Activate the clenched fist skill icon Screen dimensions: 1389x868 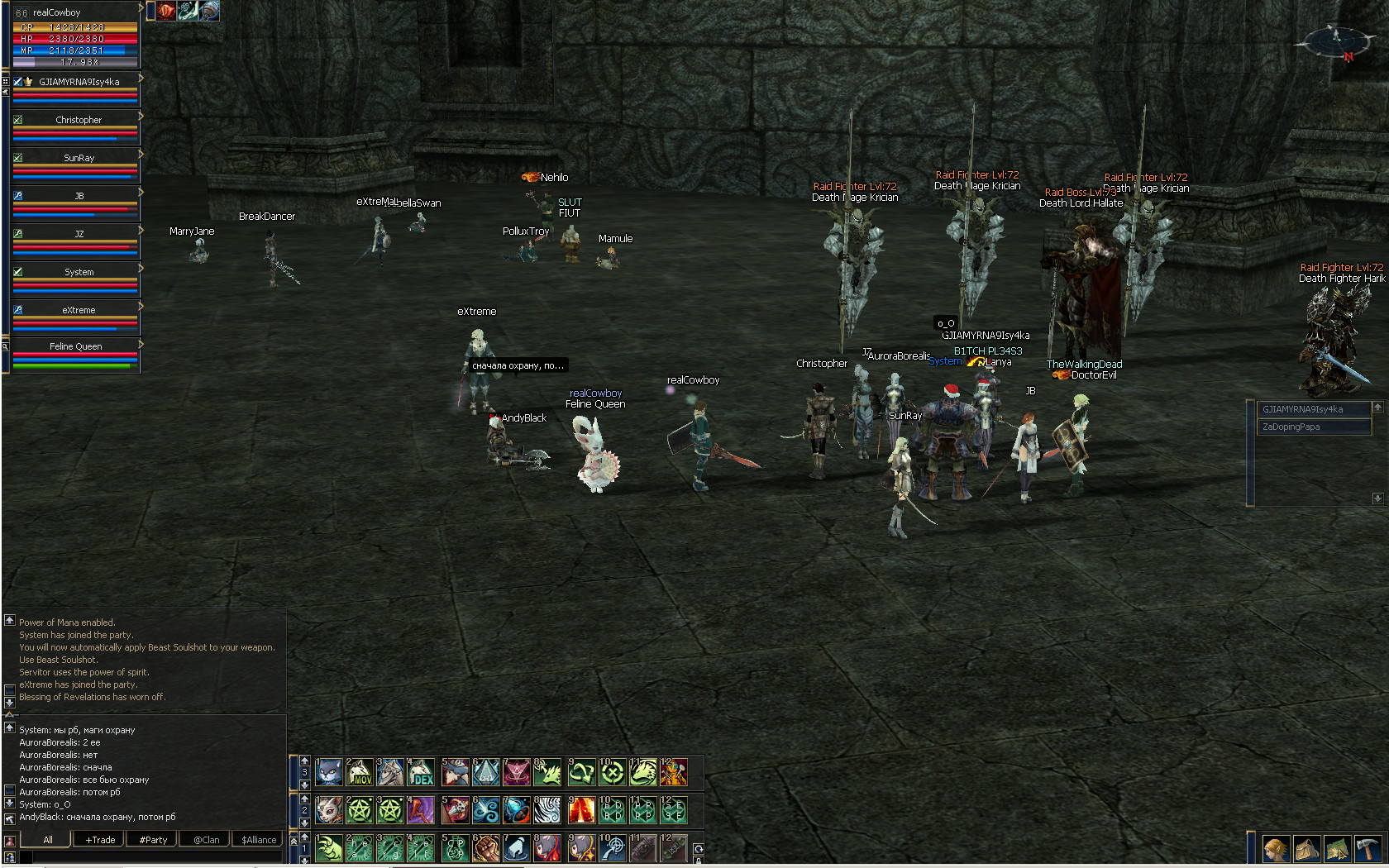pos(485,848)
